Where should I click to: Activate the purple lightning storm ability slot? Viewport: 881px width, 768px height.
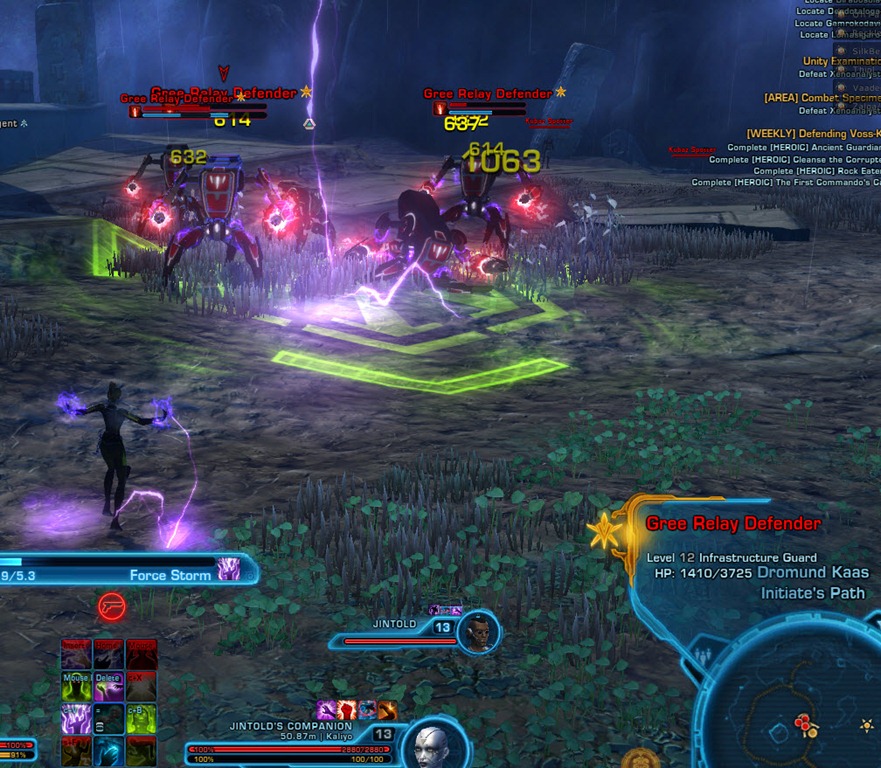77,718
